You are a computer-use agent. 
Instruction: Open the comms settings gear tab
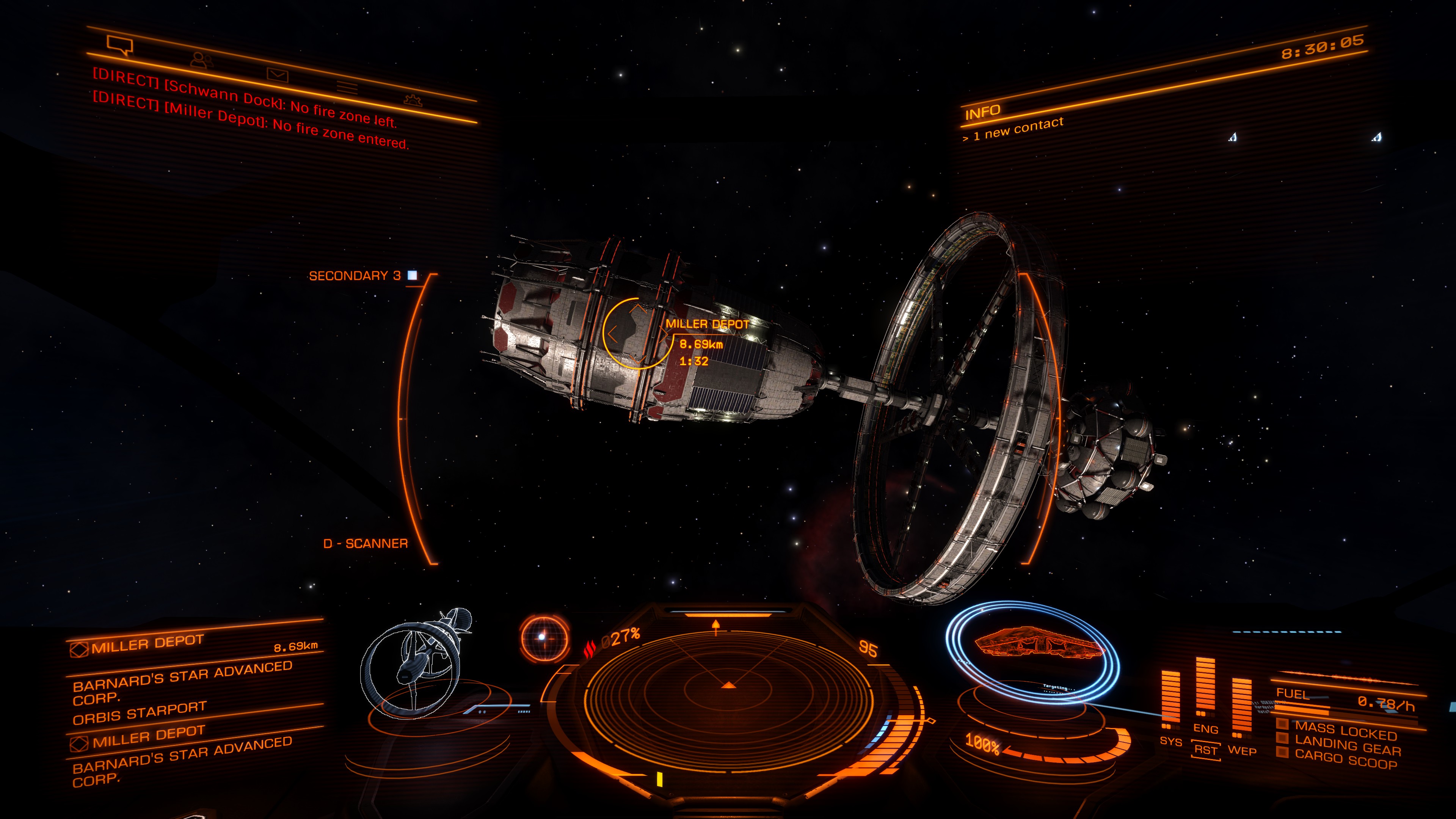pos(413,100)
